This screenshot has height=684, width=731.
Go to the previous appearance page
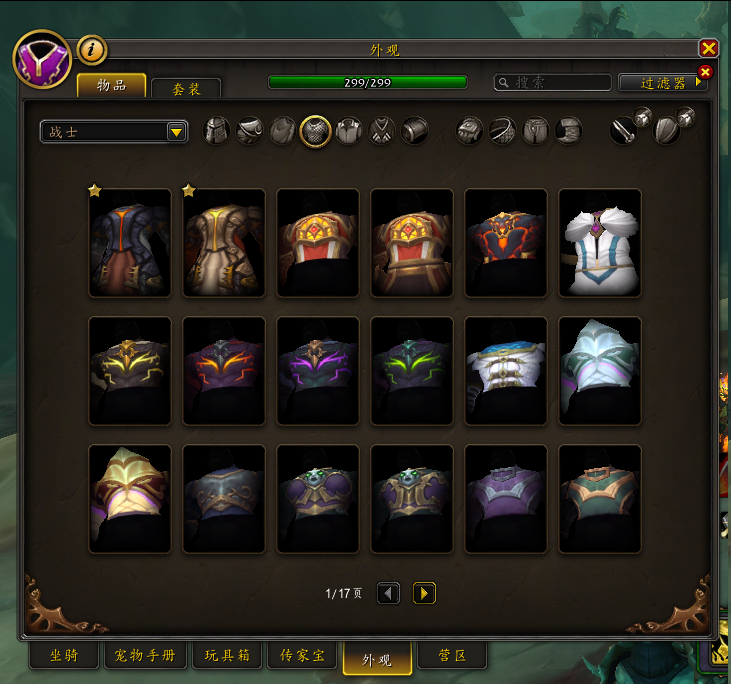388,593
